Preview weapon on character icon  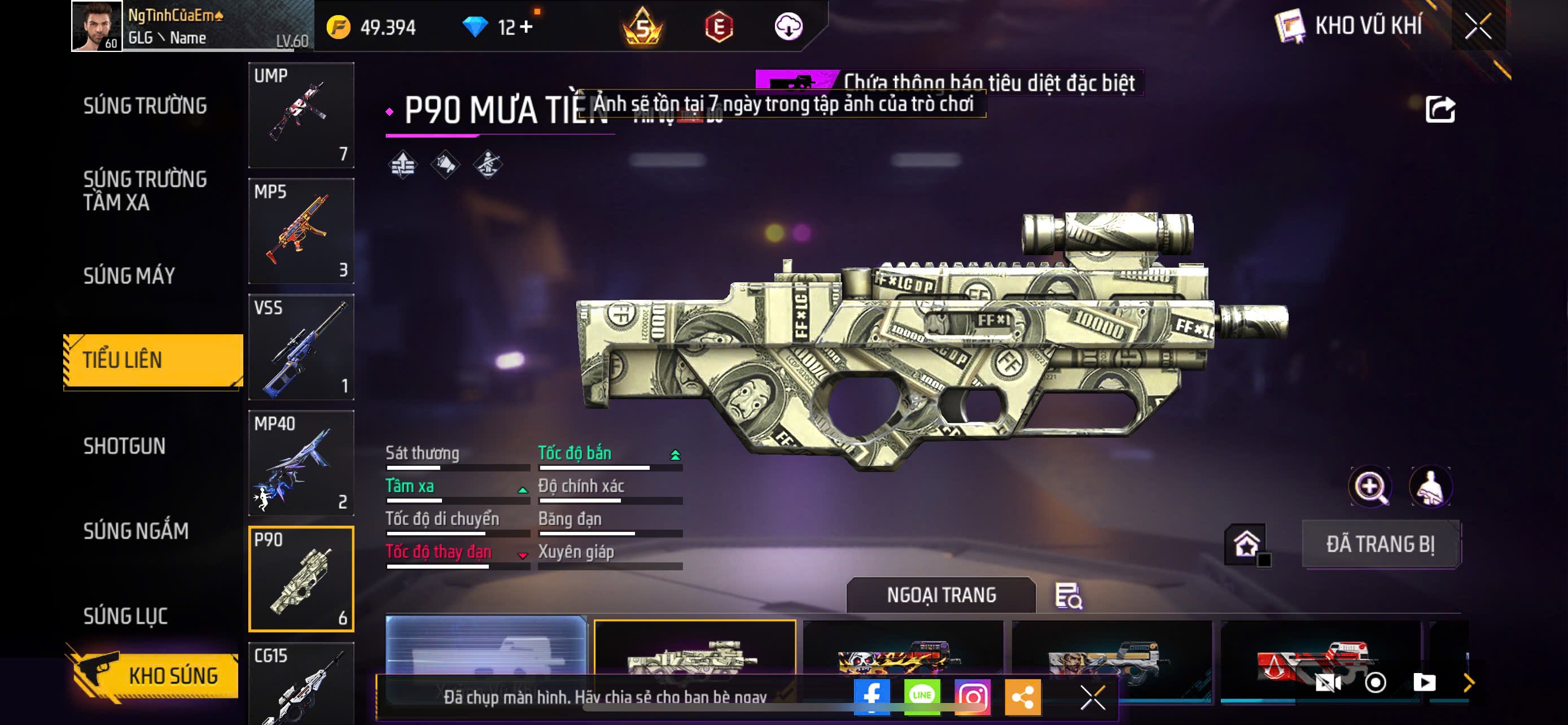tap(1430, 486)
